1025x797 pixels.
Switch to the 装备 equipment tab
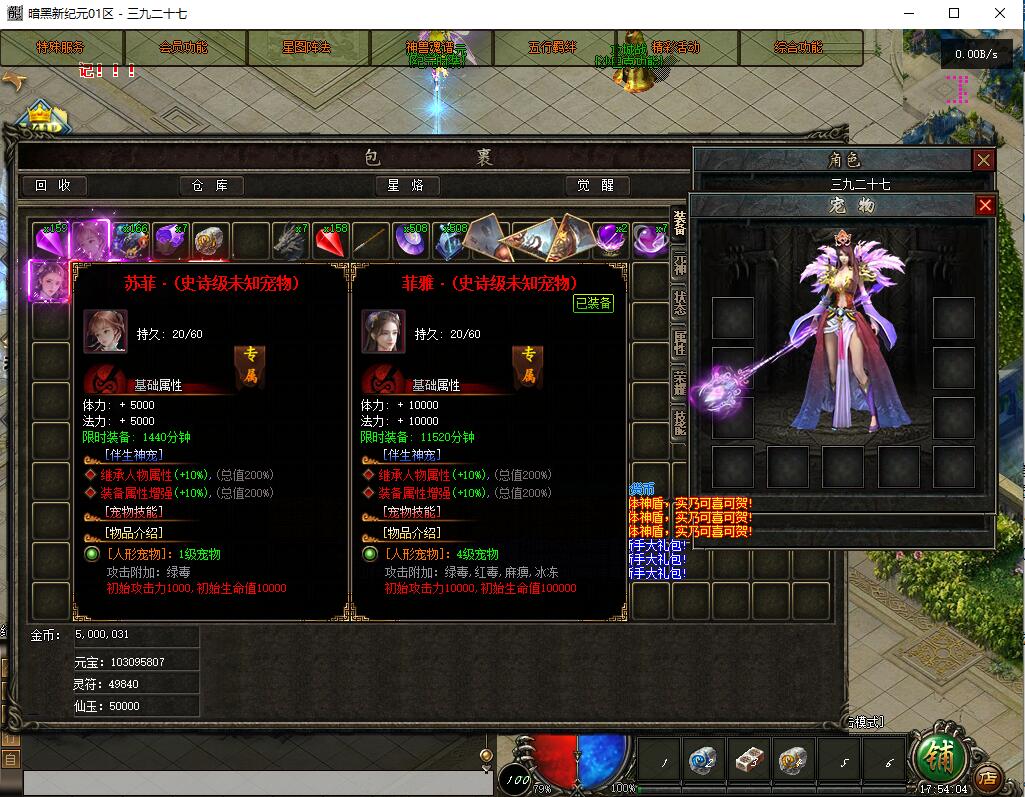(680, 224)
